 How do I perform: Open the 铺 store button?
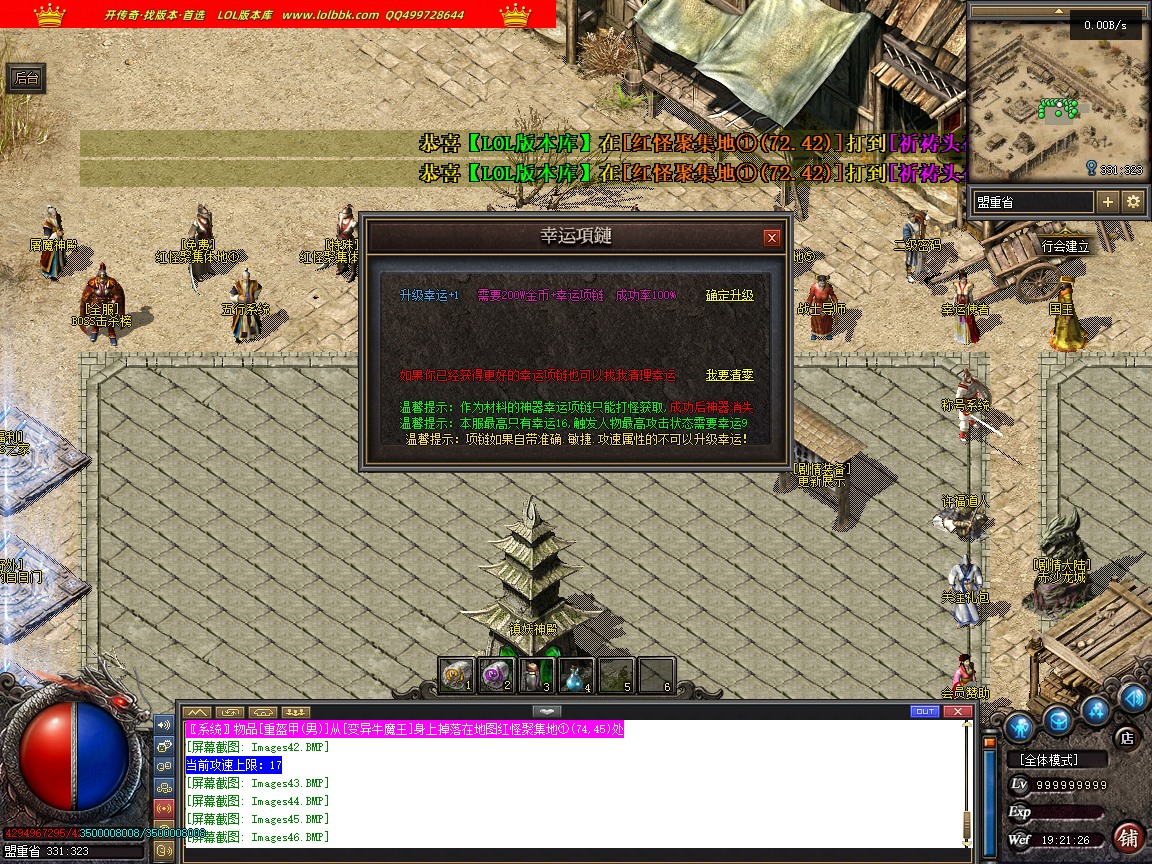[1128, 836]
